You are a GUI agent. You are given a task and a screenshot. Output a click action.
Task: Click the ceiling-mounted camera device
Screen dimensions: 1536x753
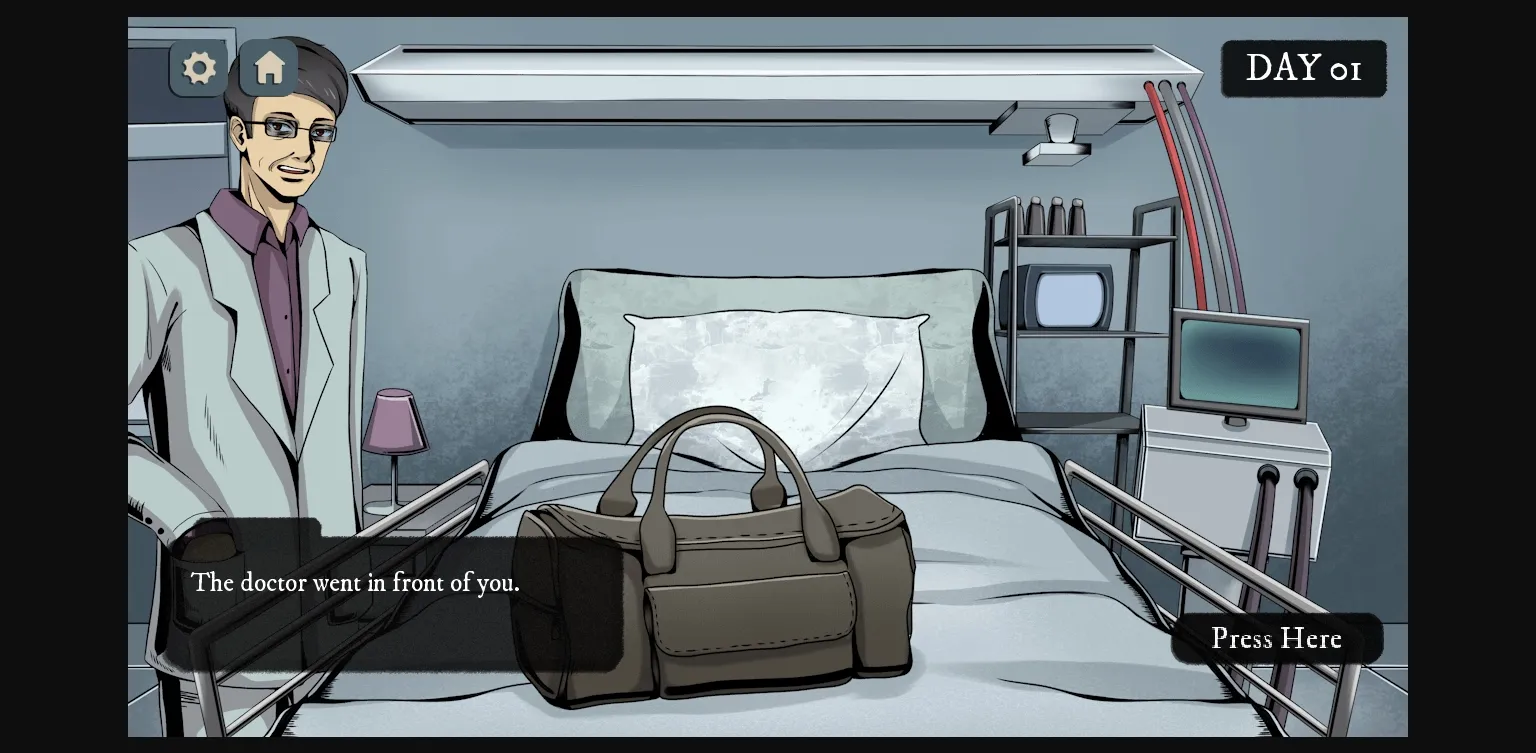tap(1057, 140)
